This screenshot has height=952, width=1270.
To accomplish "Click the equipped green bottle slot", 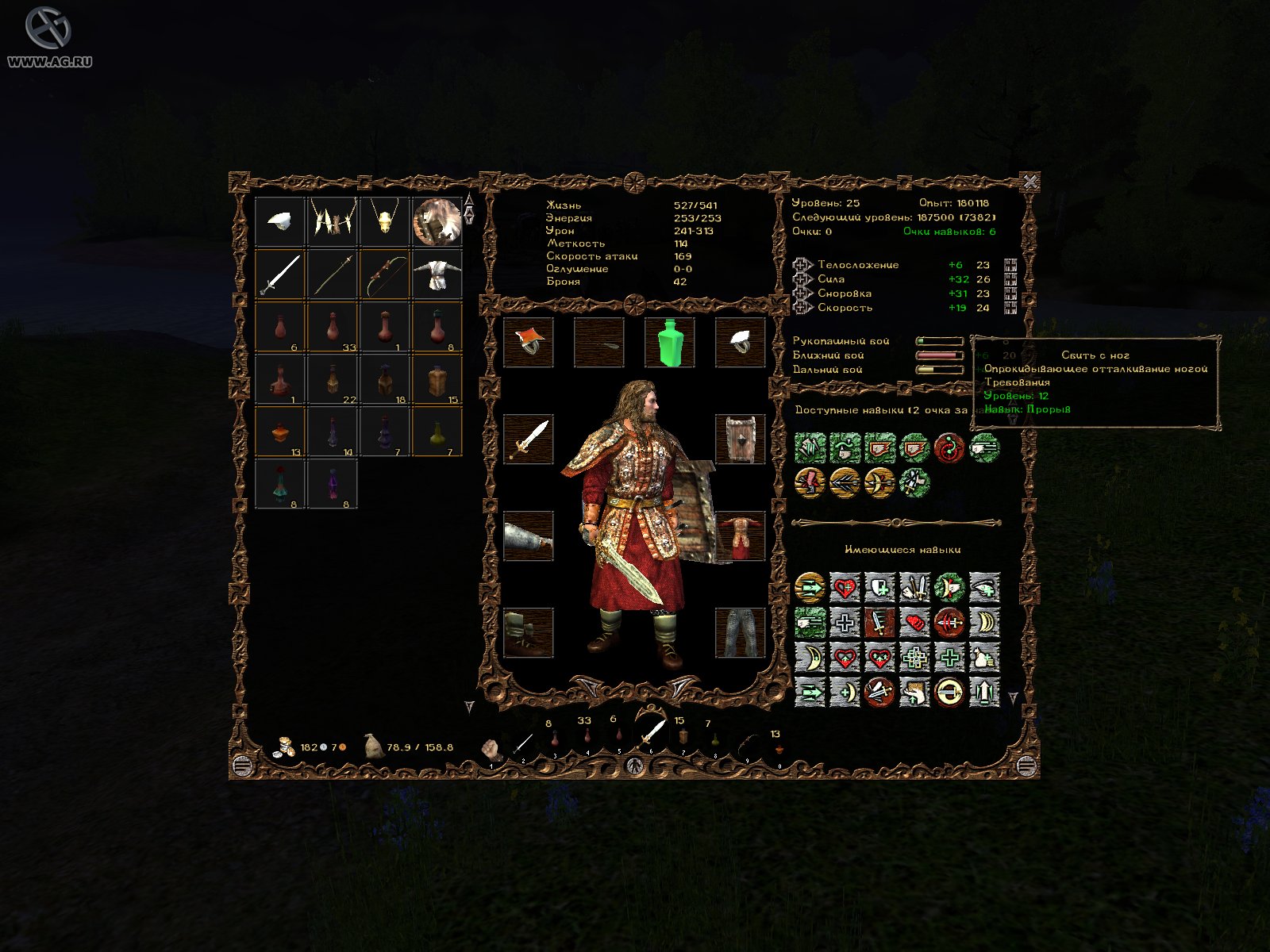I will 670,343.
